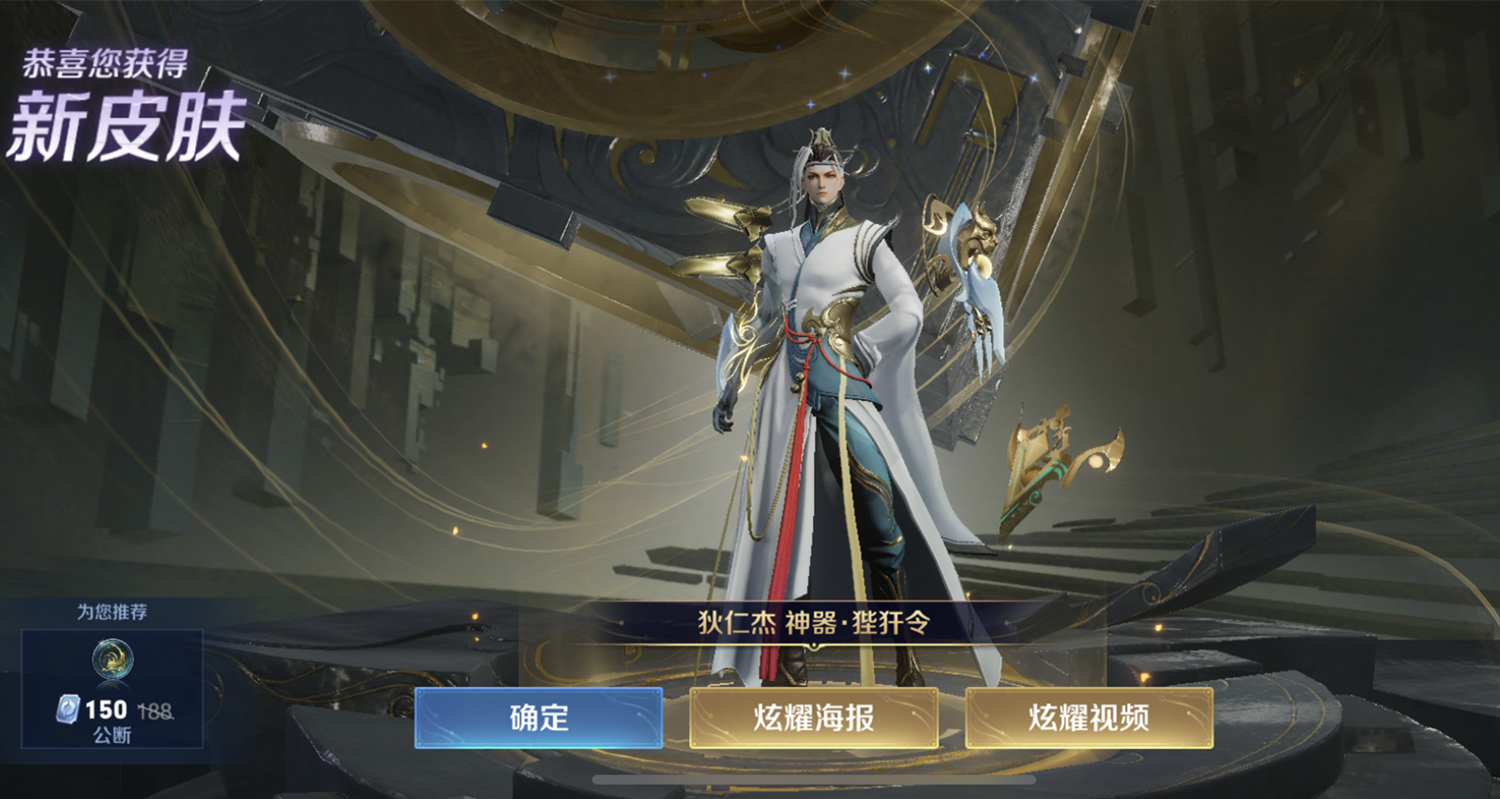Image resolution: width=1500 pixels, height=799 pixels.
Task: Tap the 确定 confirm button
Action: point(537,718)
